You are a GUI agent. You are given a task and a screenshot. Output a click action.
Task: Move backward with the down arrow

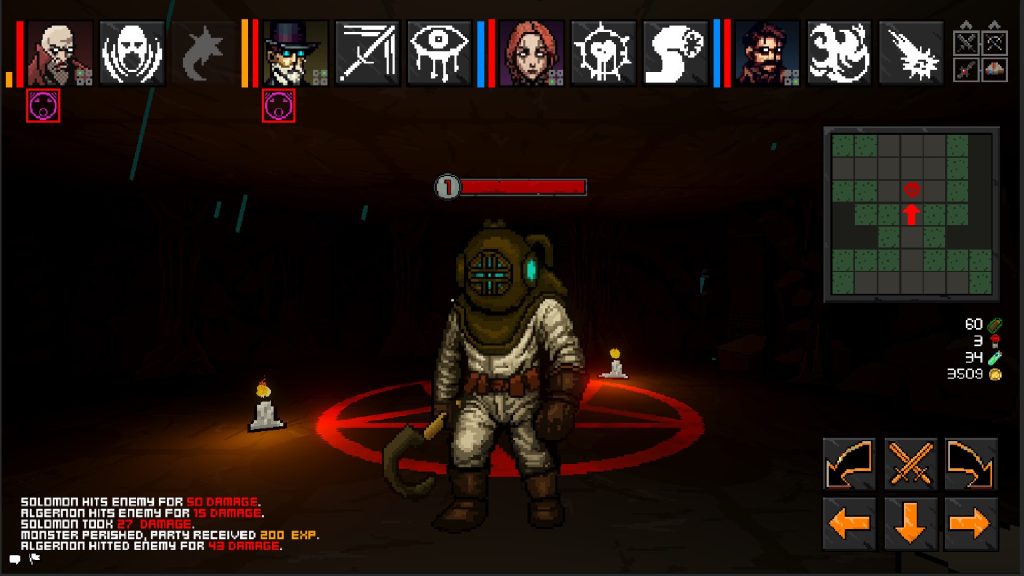point(911,523)
